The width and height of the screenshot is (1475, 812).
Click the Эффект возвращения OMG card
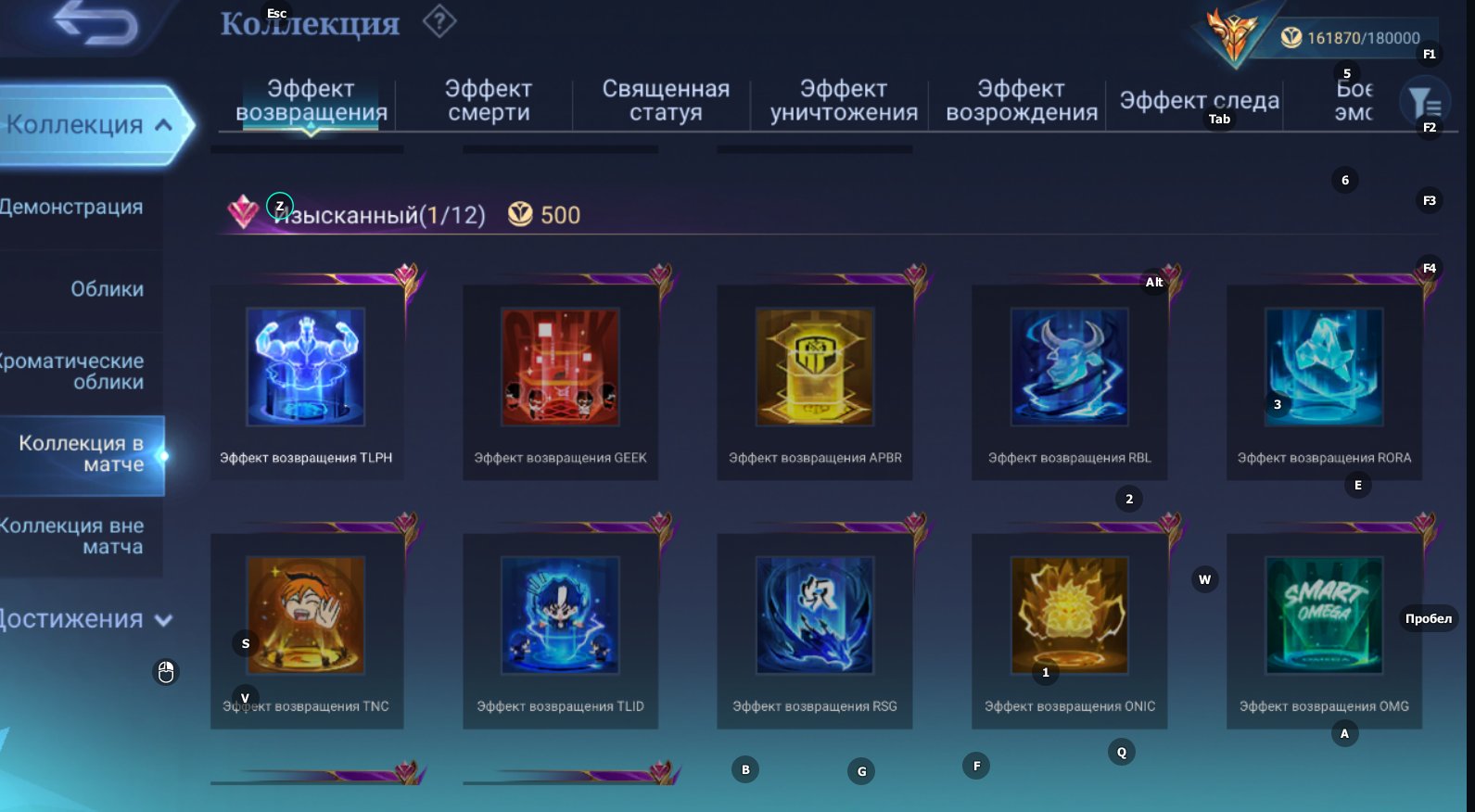(1323, 615)
